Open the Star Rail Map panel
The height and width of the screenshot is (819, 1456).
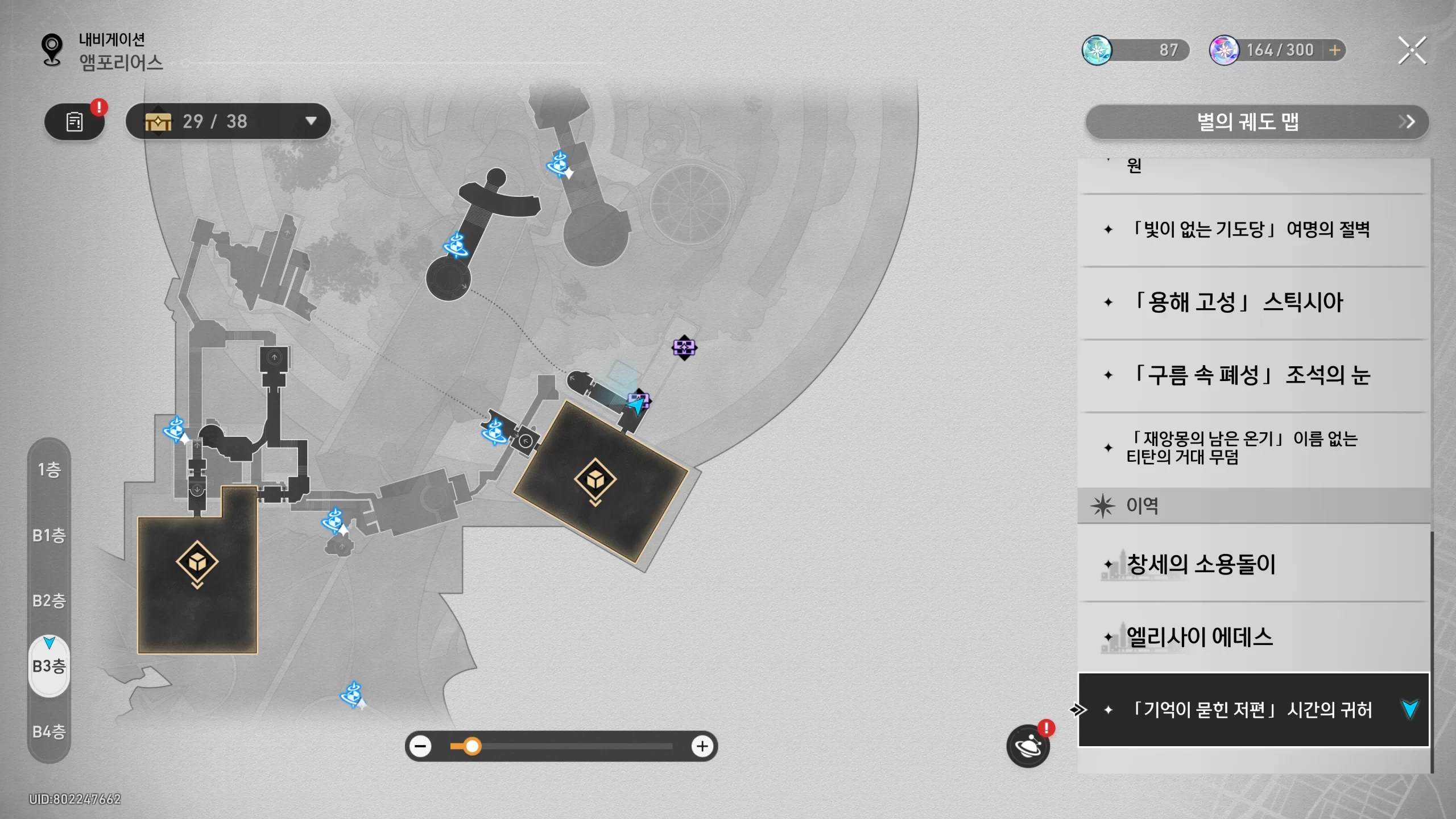[1257, 122]
